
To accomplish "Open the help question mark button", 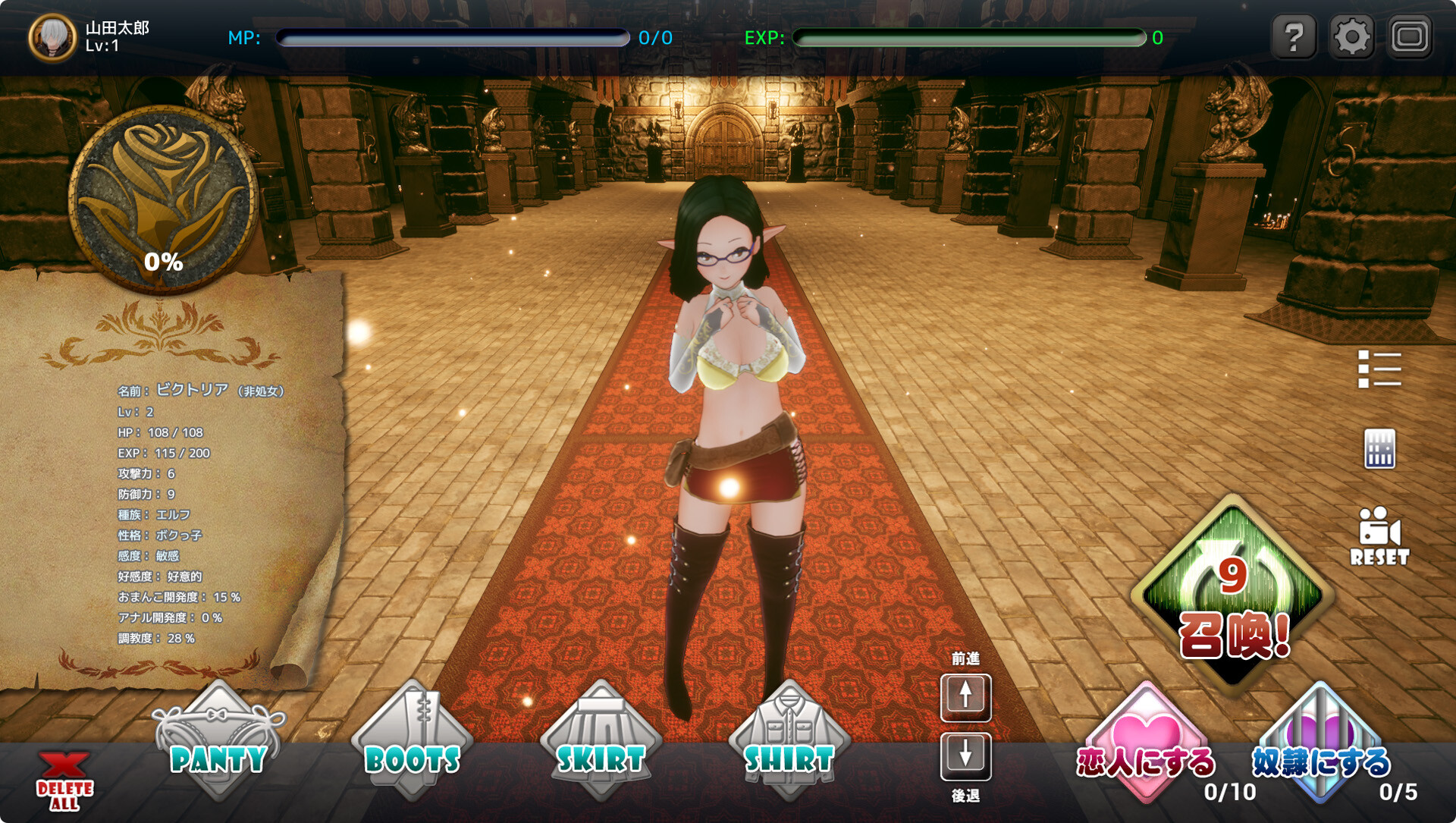I will point(1294,36).
